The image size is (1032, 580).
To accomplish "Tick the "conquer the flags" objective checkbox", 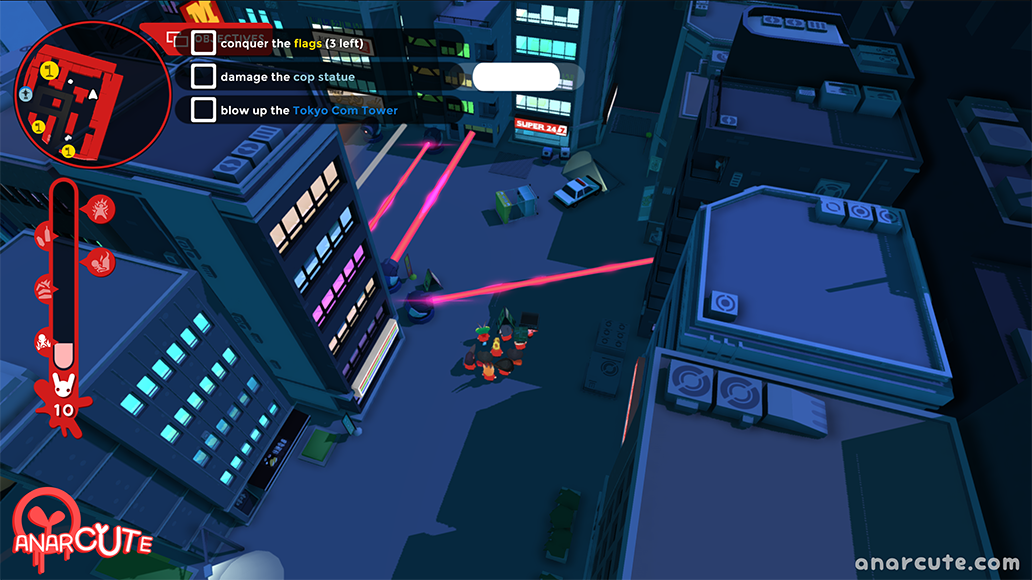I will click(203, 43).
